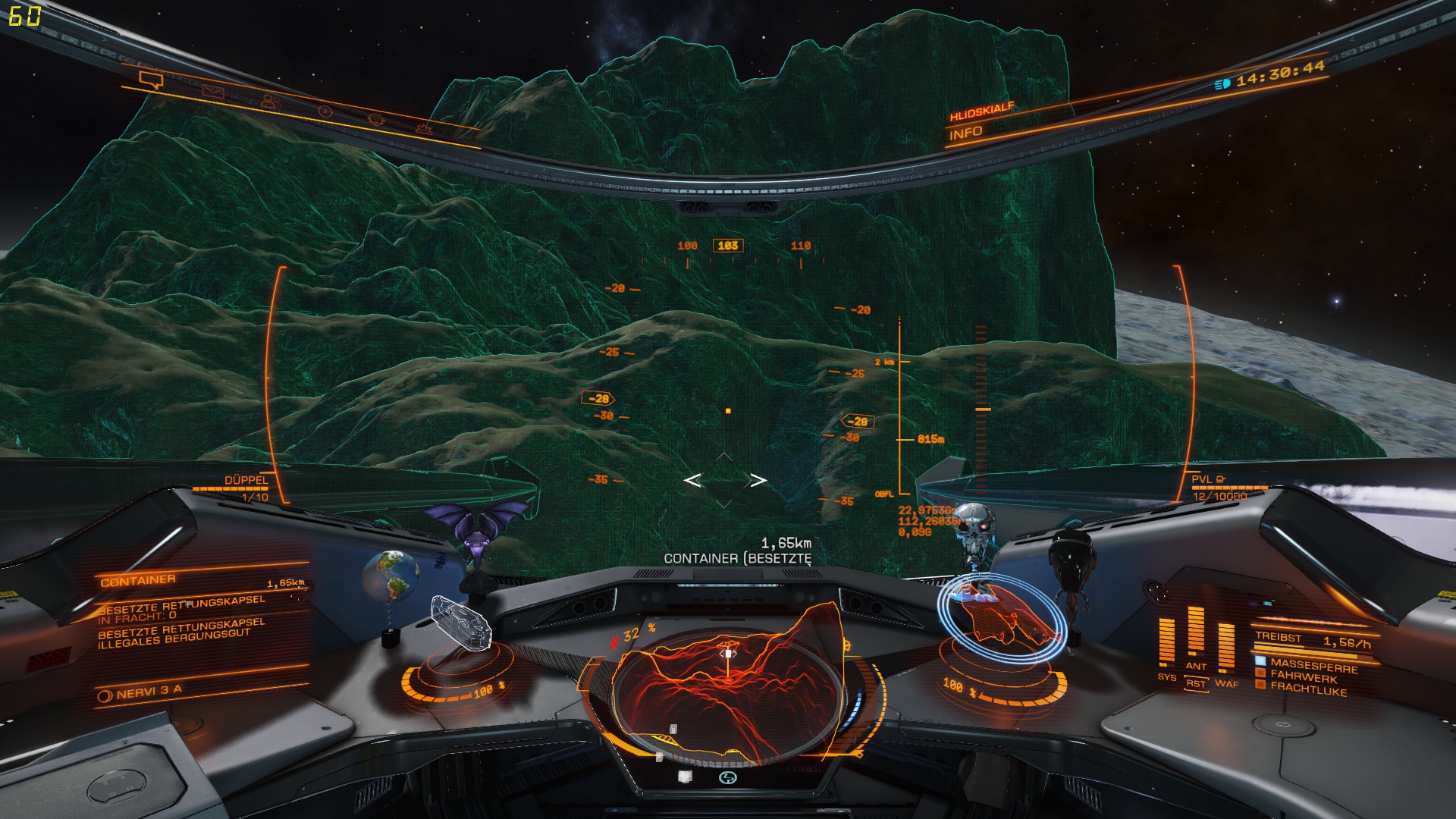This screenshot has height=819, width=1456.
Task: Click the NERVI 3 A destination entry
Action: [149, 692]
